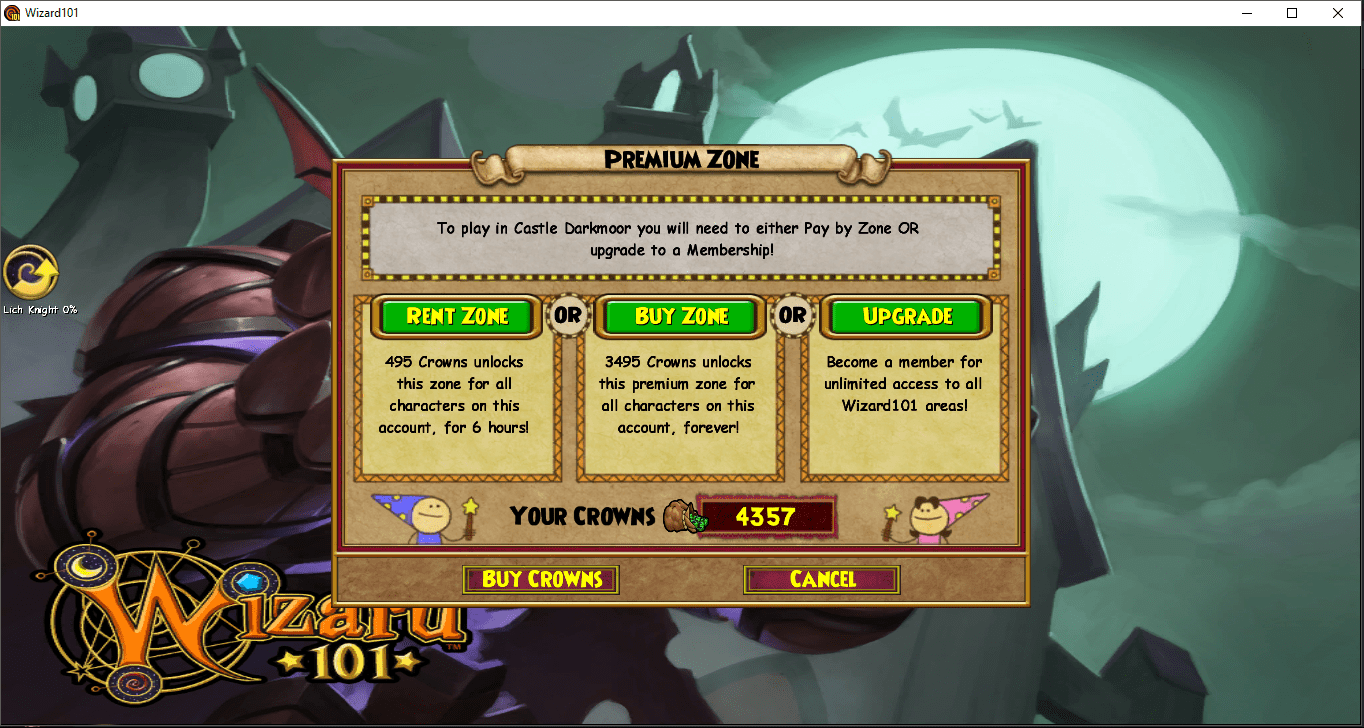The height and width of the screenshot is (728, 1364).
Task: Select RENT ZONE to unlock for 6 hours
Action: (x=456, y=317)
